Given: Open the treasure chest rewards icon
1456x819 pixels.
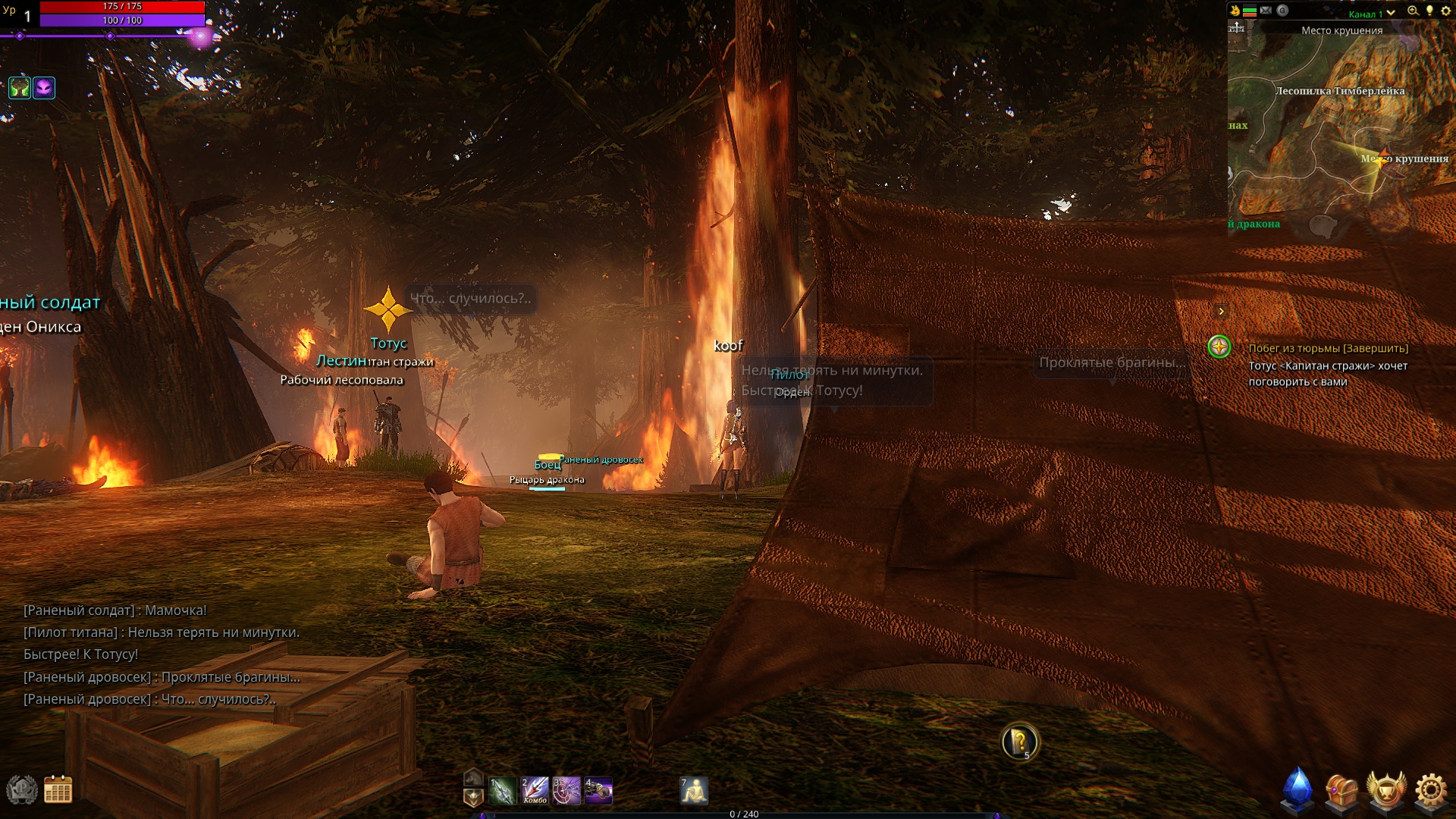Looking at the screenshot, I should [x=1340, y=791].
